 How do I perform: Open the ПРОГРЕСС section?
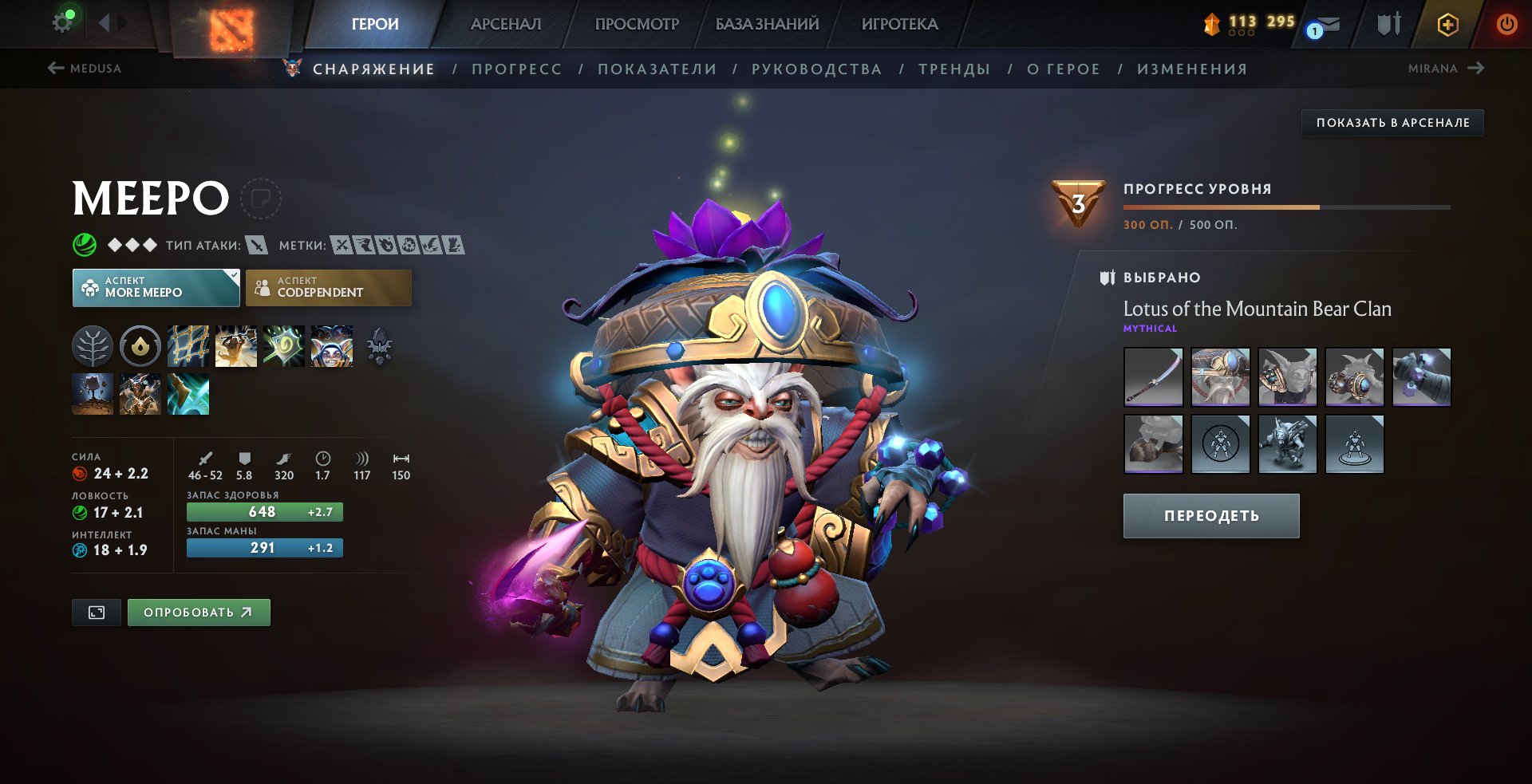pyautogui.click(x=515, y=69)
